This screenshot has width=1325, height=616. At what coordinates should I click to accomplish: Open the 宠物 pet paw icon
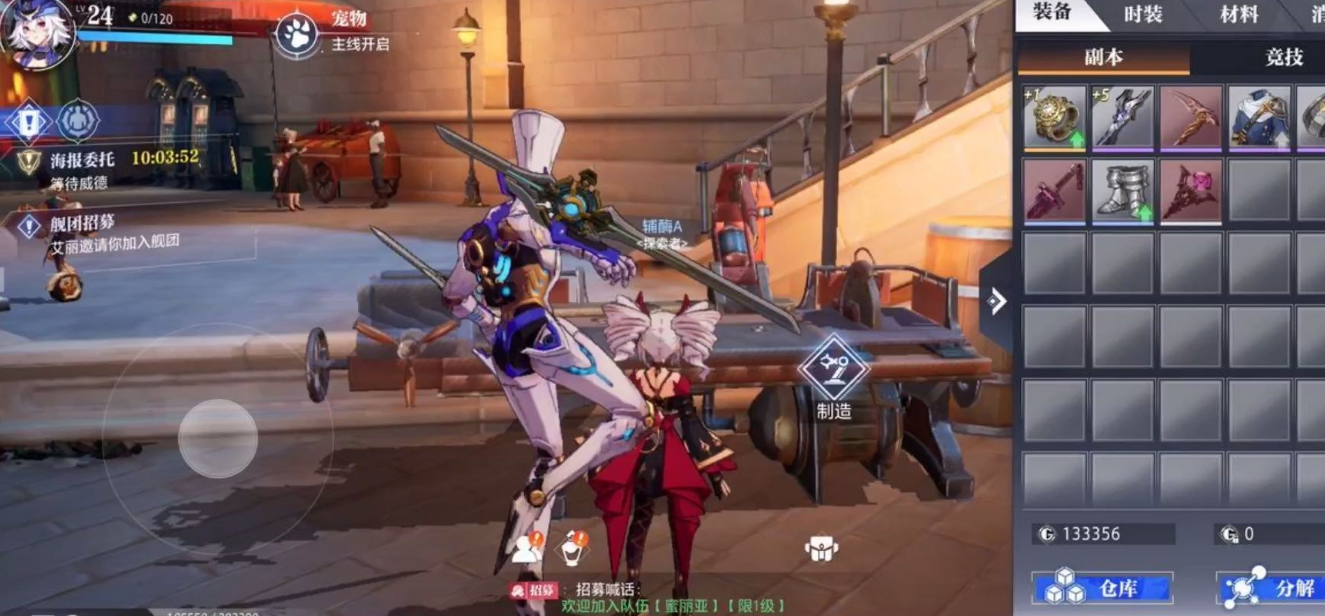click(297, 34)
